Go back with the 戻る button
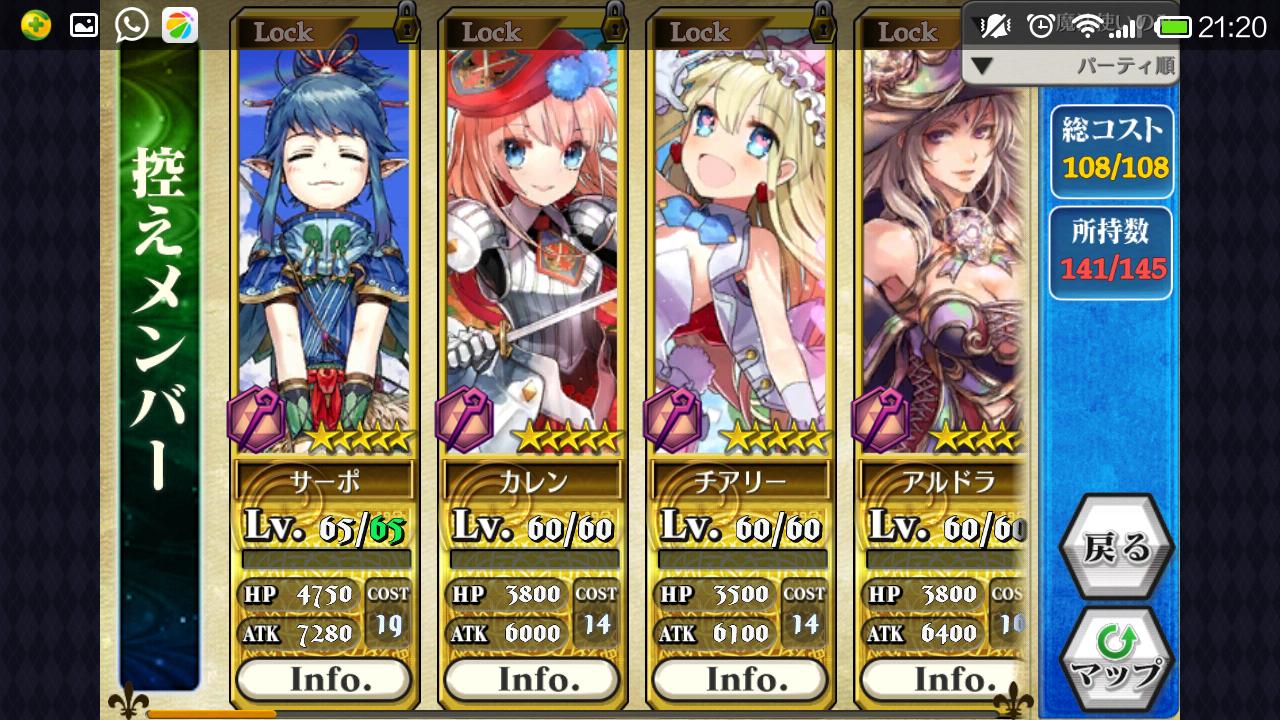The image size is (1280, 720). click(x=1115, y=547)
